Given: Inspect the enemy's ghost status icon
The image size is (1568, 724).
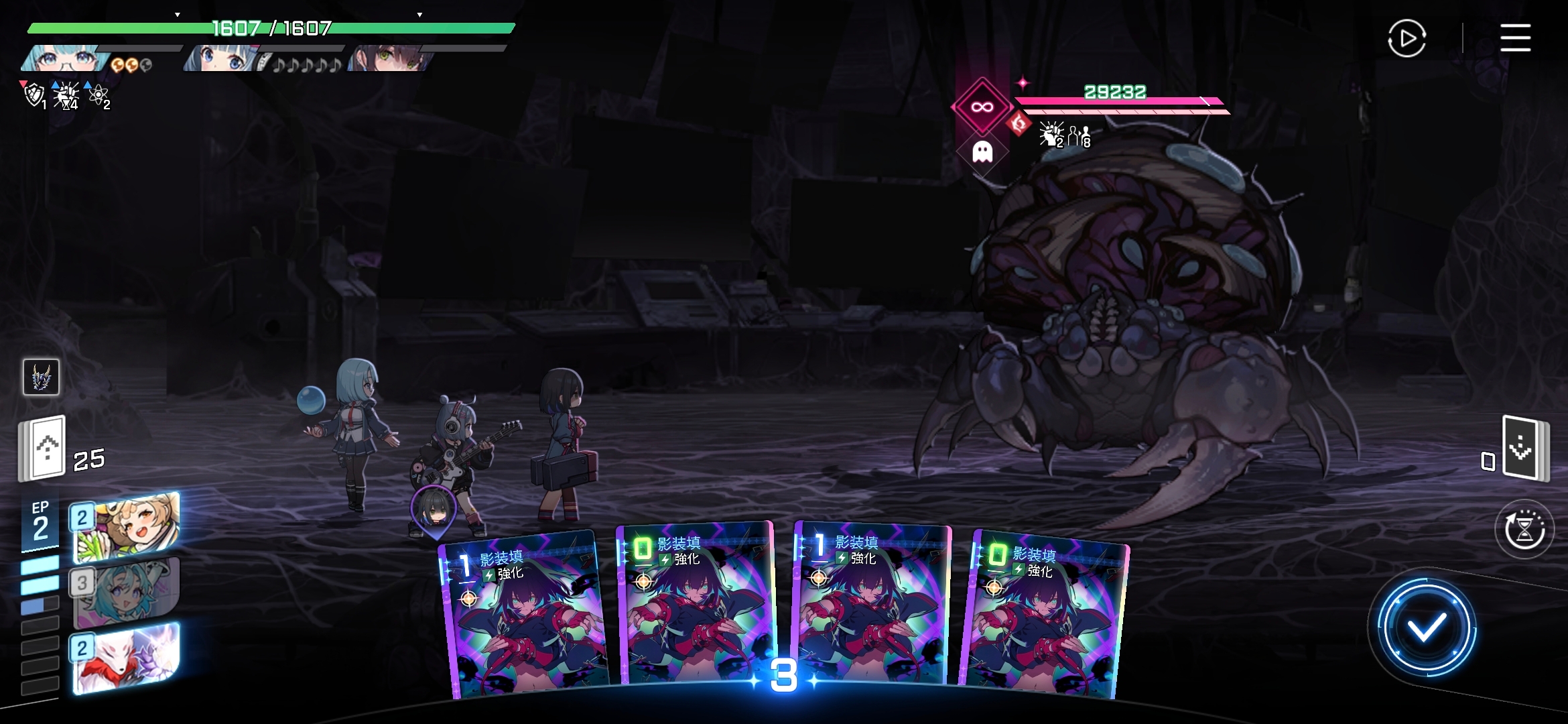Looking at the screenshot, I should coord(982,152).
